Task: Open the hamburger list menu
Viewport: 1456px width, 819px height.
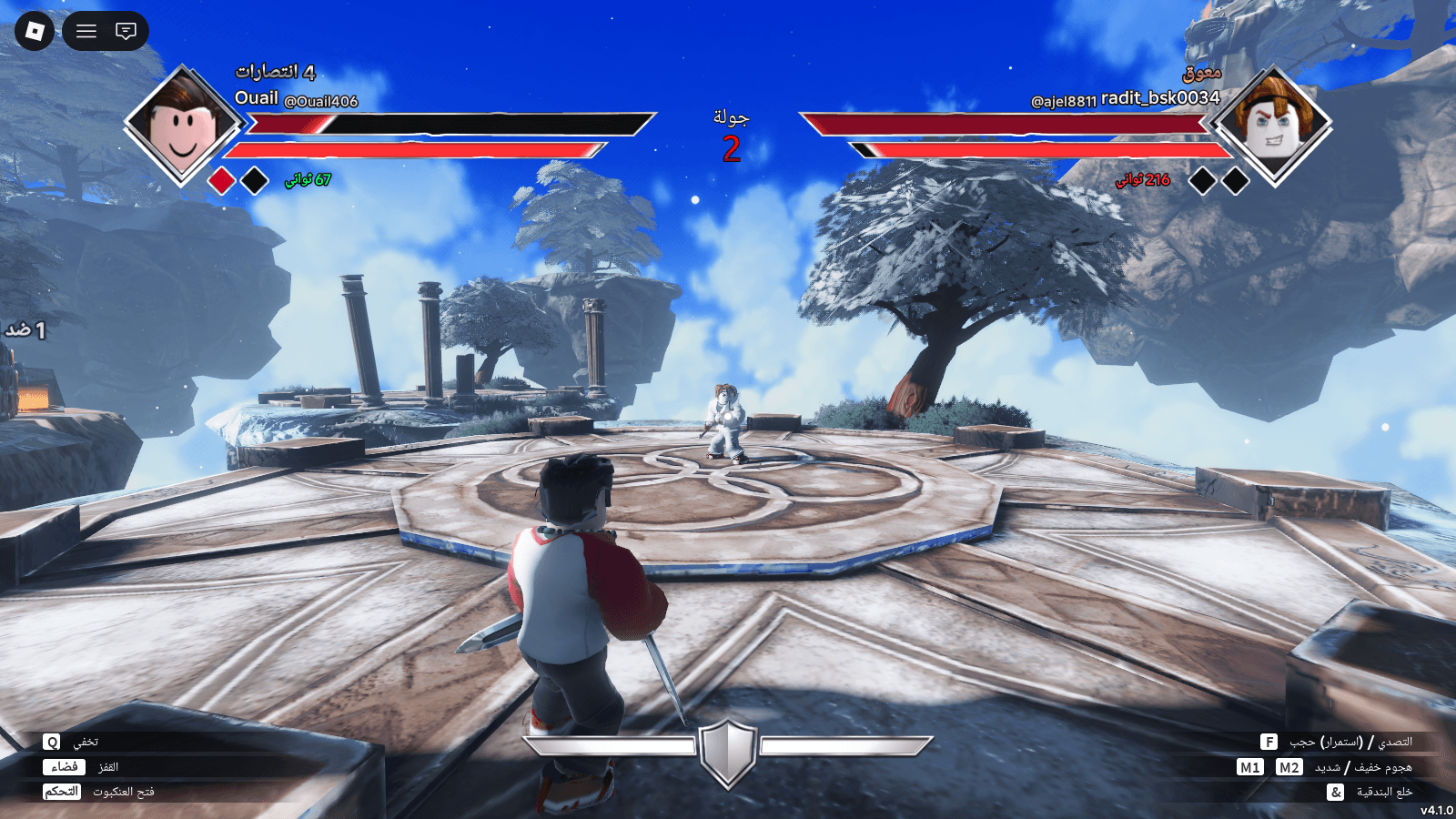Action: 86,31
